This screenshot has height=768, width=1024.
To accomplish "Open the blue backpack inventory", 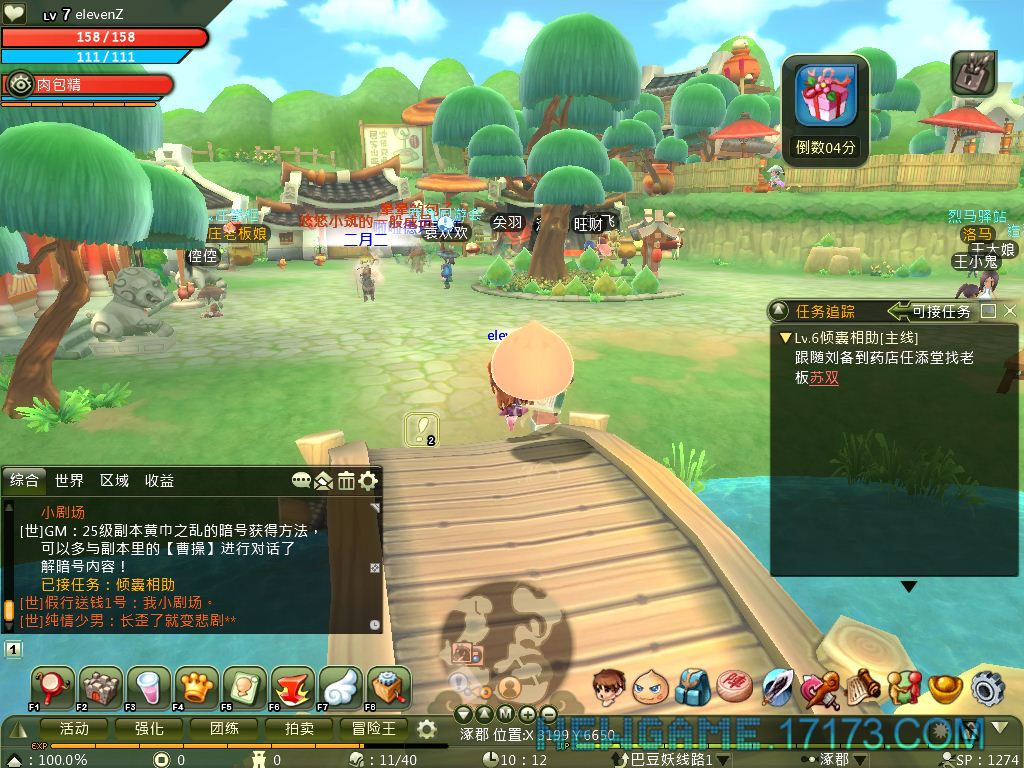I will tap(692, 687).
